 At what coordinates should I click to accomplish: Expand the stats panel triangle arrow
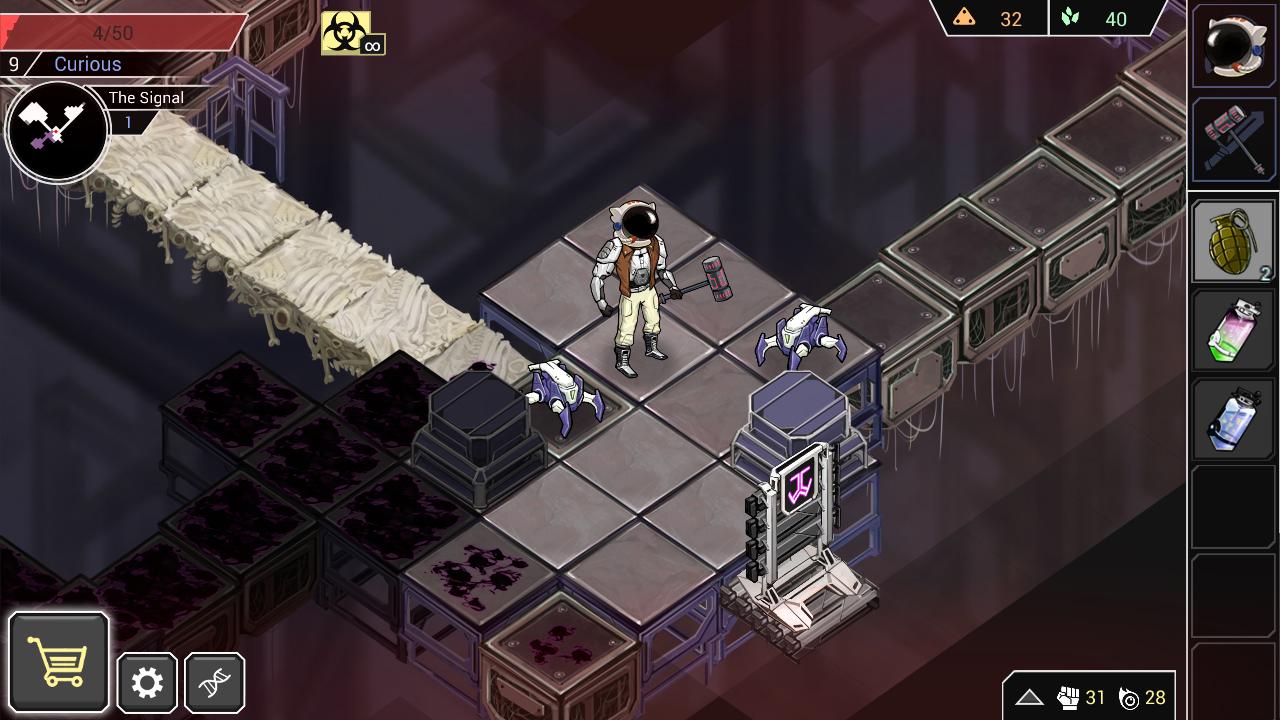point(1029,698)
